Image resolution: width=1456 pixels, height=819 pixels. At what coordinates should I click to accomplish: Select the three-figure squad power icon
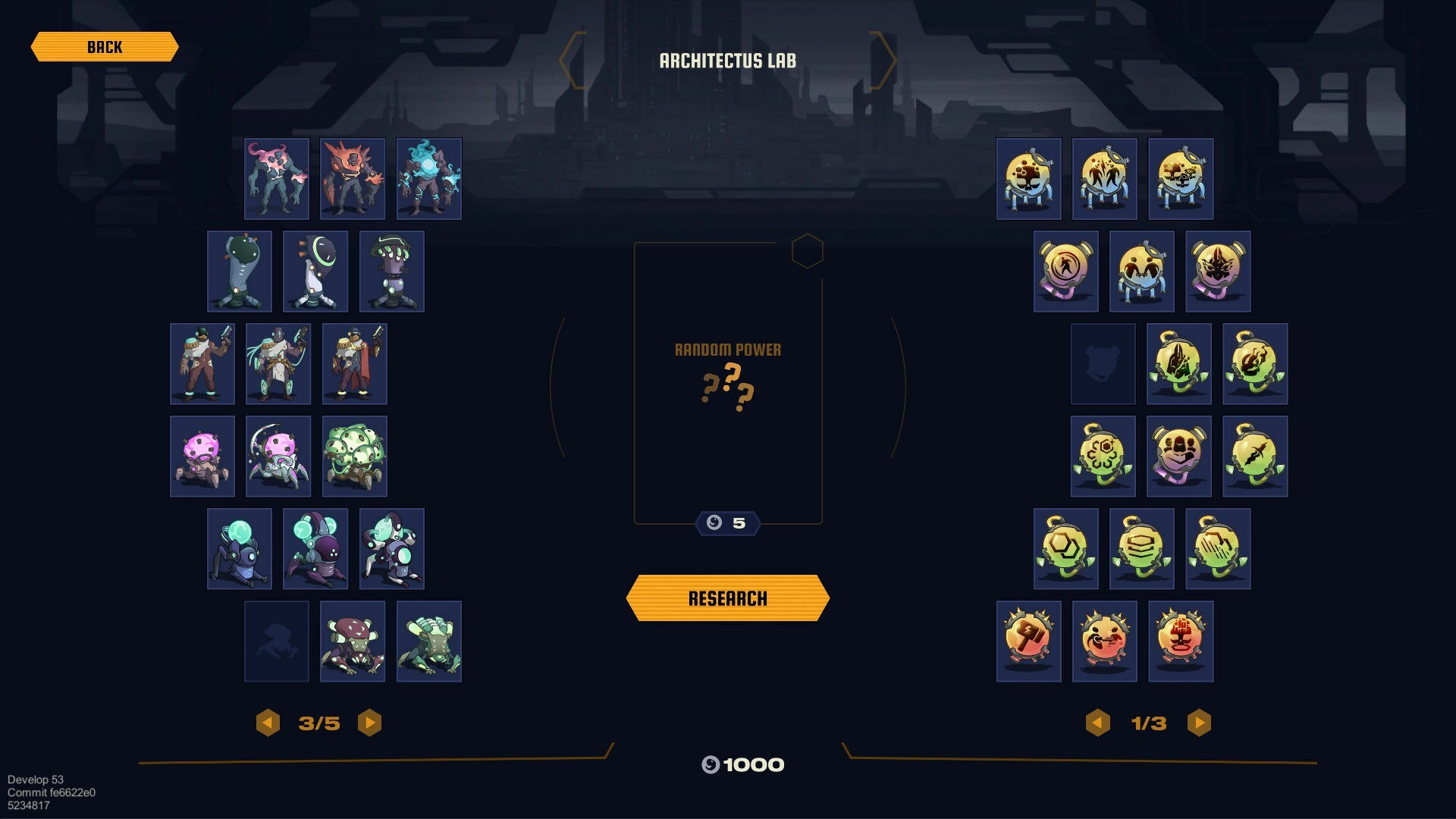click(x=1179, y=455)
